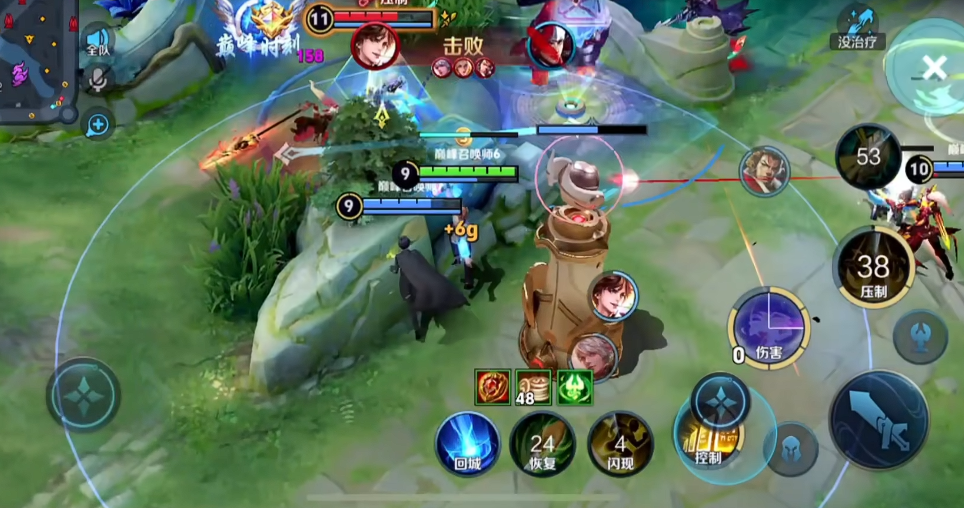The image size is (964, 508).
Task: Use the item with 48 count
Action: coord(533,387)
